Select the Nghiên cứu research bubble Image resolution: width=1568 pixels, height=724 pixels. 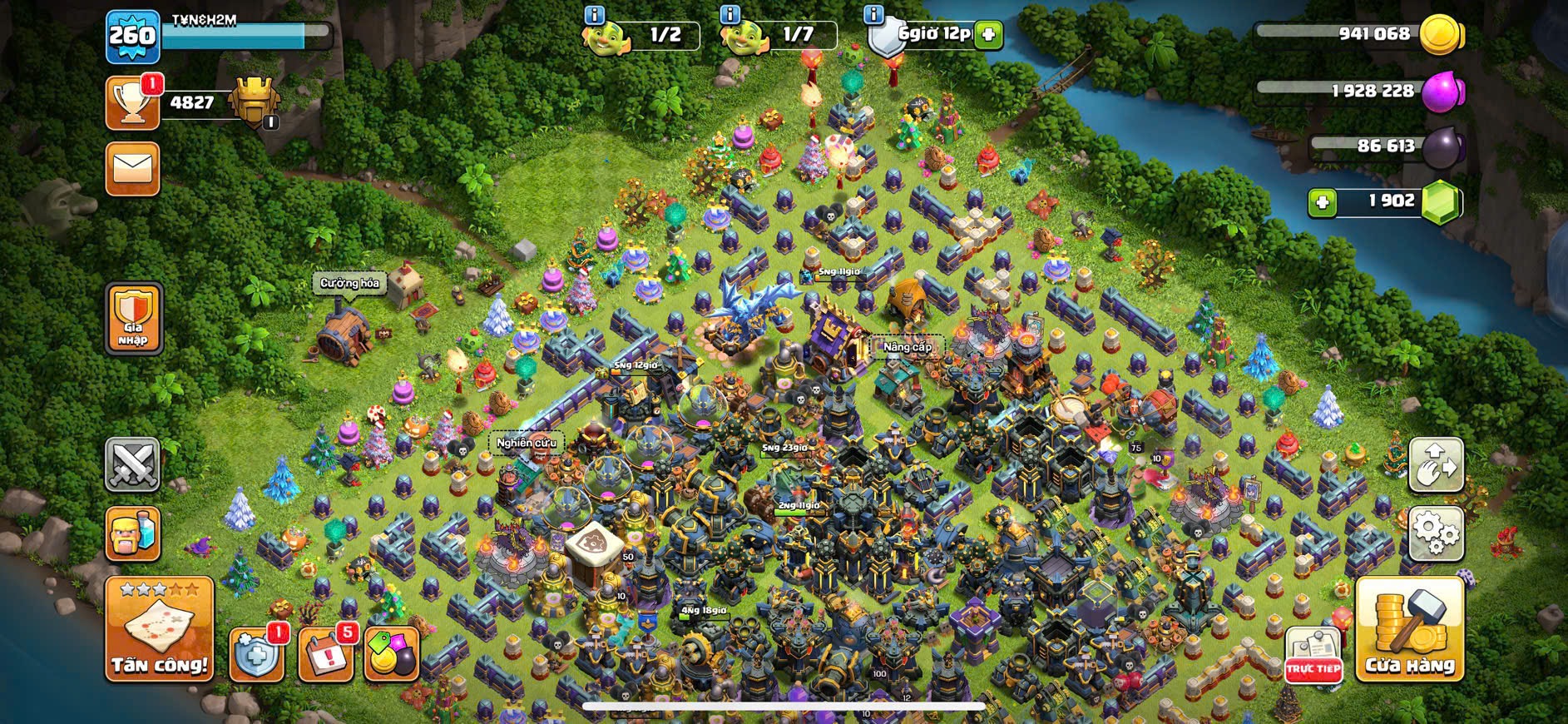pos(526,443)
